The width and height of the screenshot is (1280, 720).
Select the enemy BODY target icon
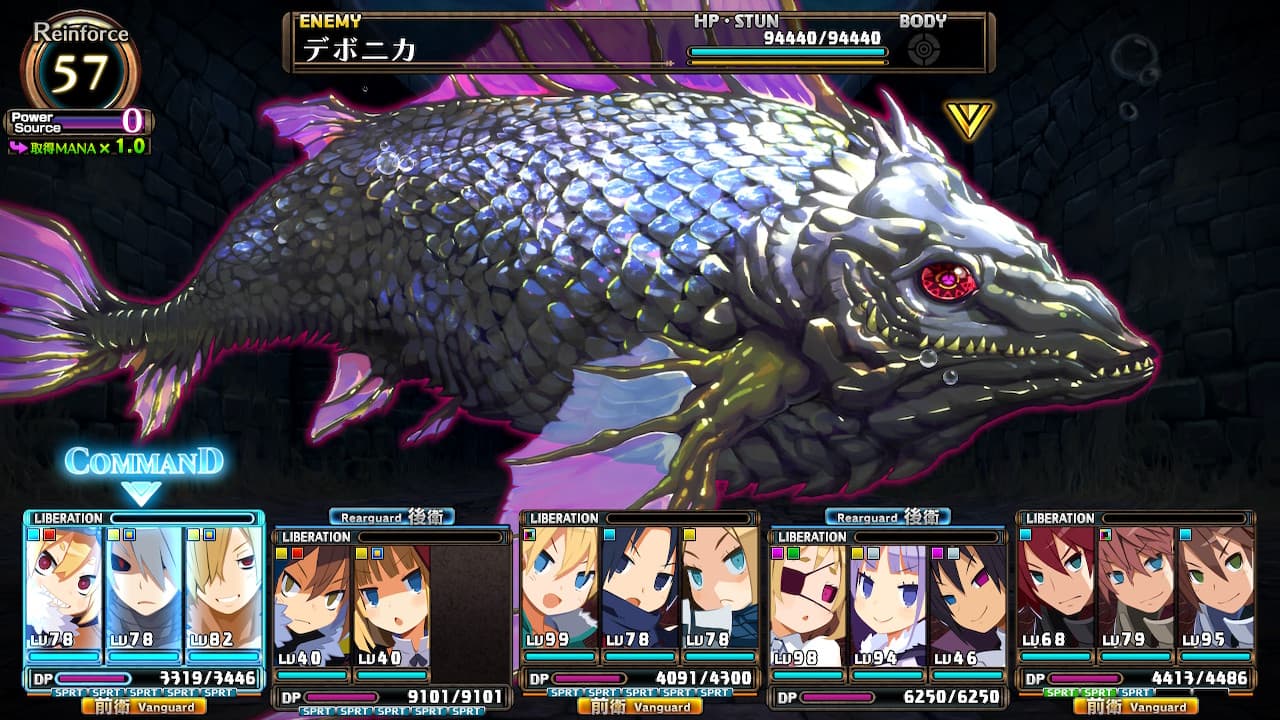coord(923,49)
